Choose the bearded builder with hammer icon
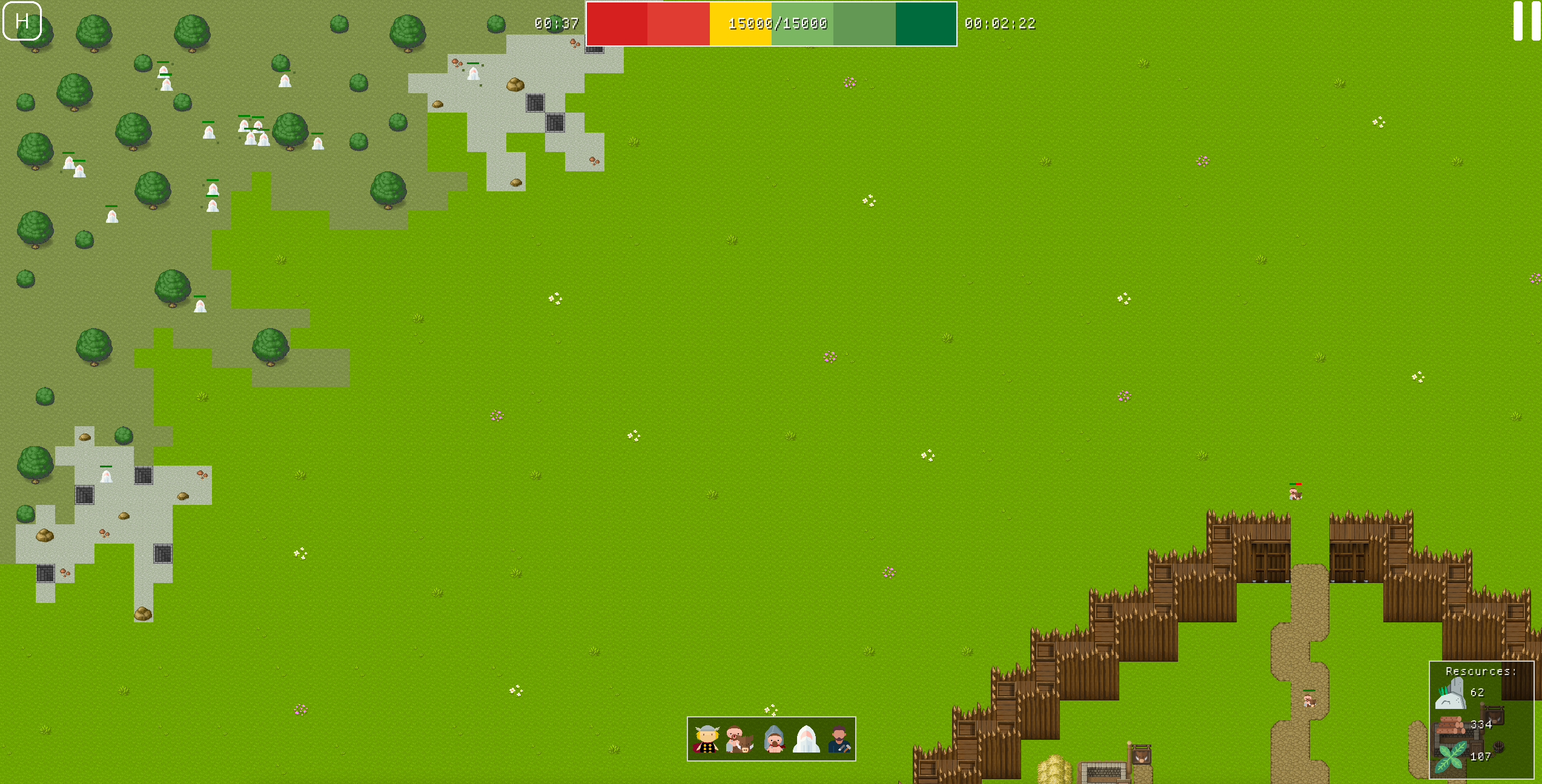Image resolution: width=1542 pixels, height=784 pixels. (839, 739)
